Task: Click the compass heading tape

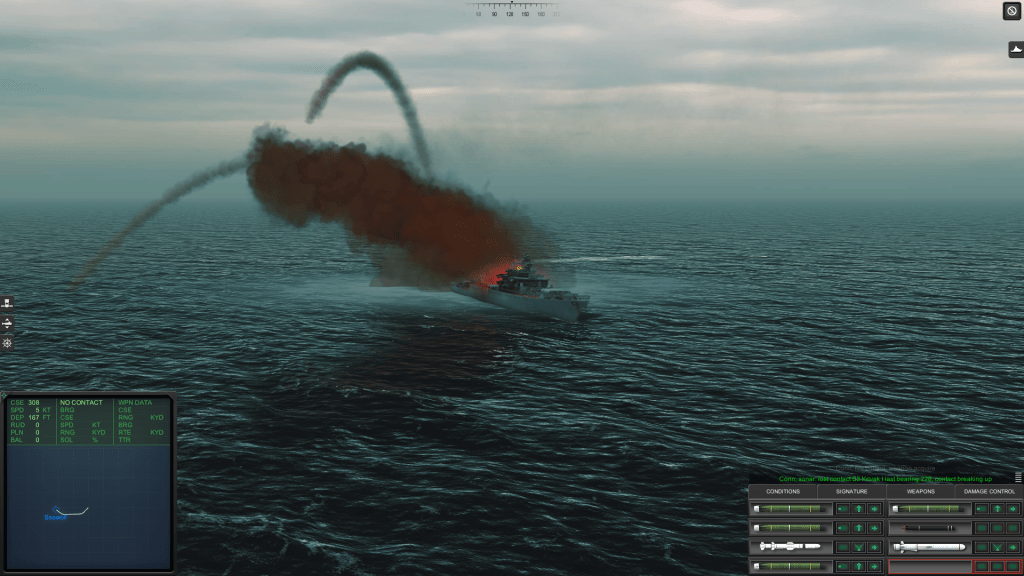Action: click(512, 10)
